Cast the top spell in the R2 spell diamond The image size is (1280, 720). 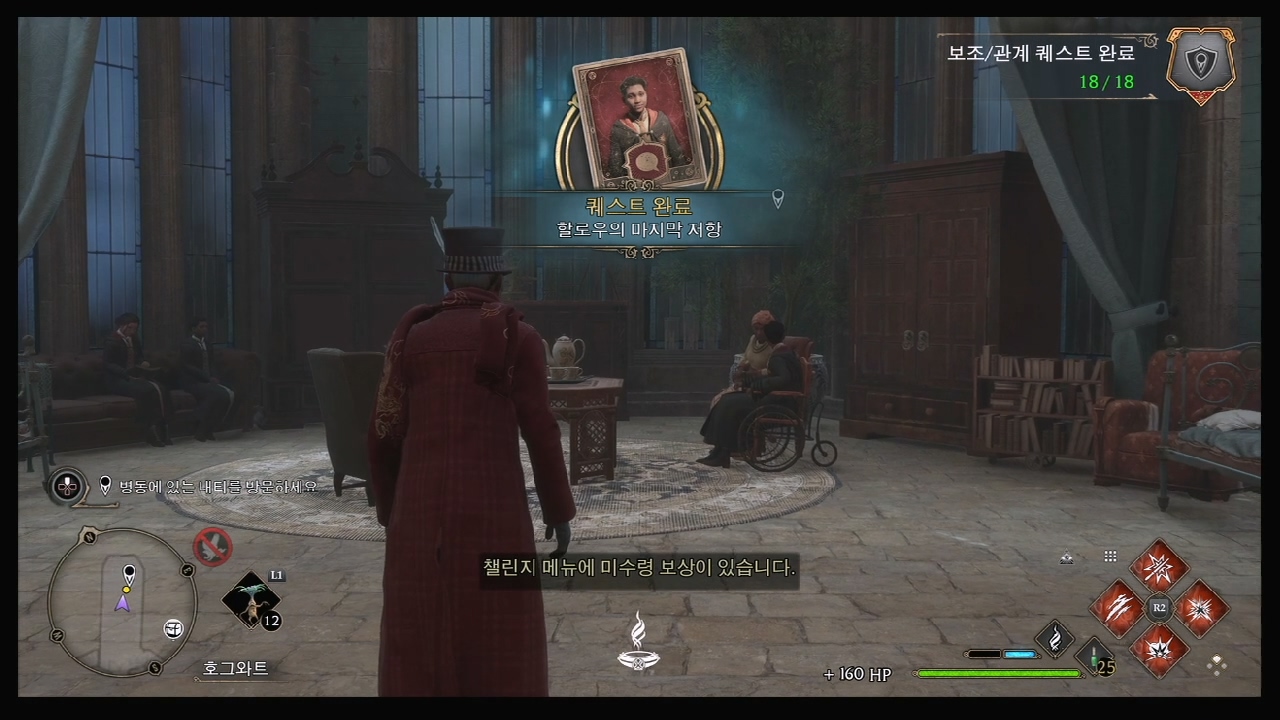(x=1158, y=568)
